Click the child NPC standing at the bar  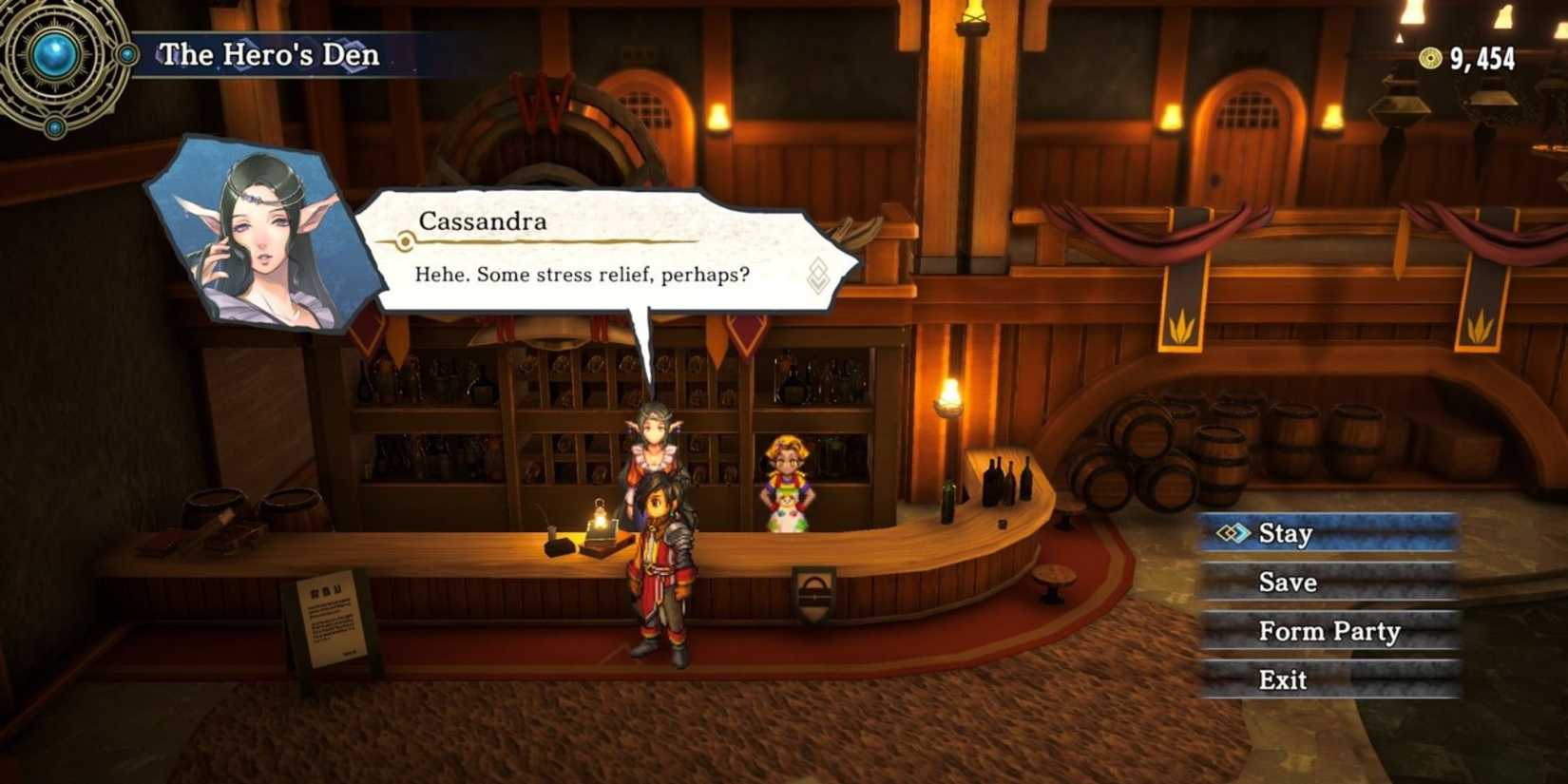789,475
